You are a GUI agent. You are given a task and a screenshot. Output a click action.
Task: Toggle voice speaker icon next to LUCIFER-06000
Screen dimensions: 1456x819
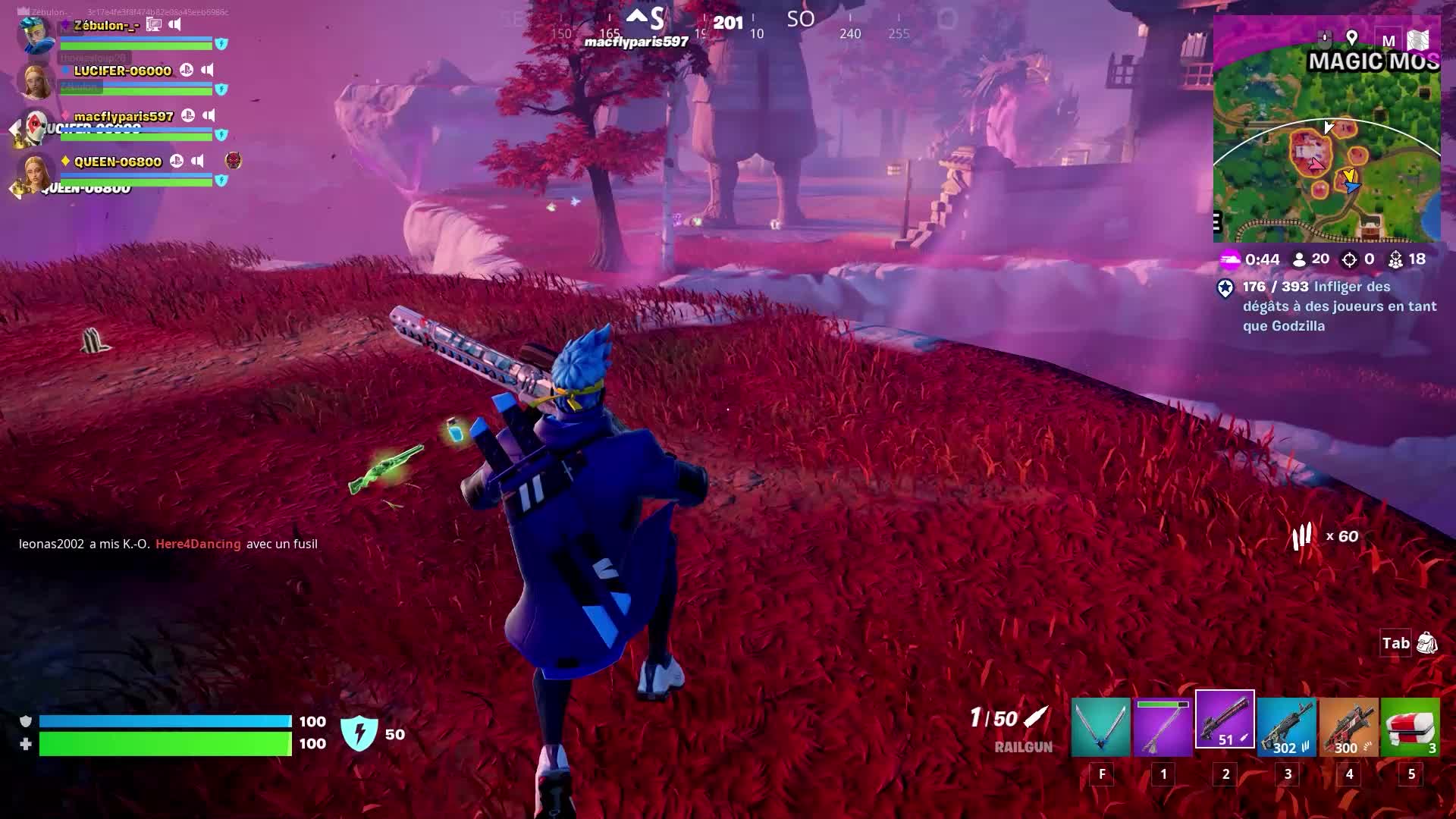[207, 71]
